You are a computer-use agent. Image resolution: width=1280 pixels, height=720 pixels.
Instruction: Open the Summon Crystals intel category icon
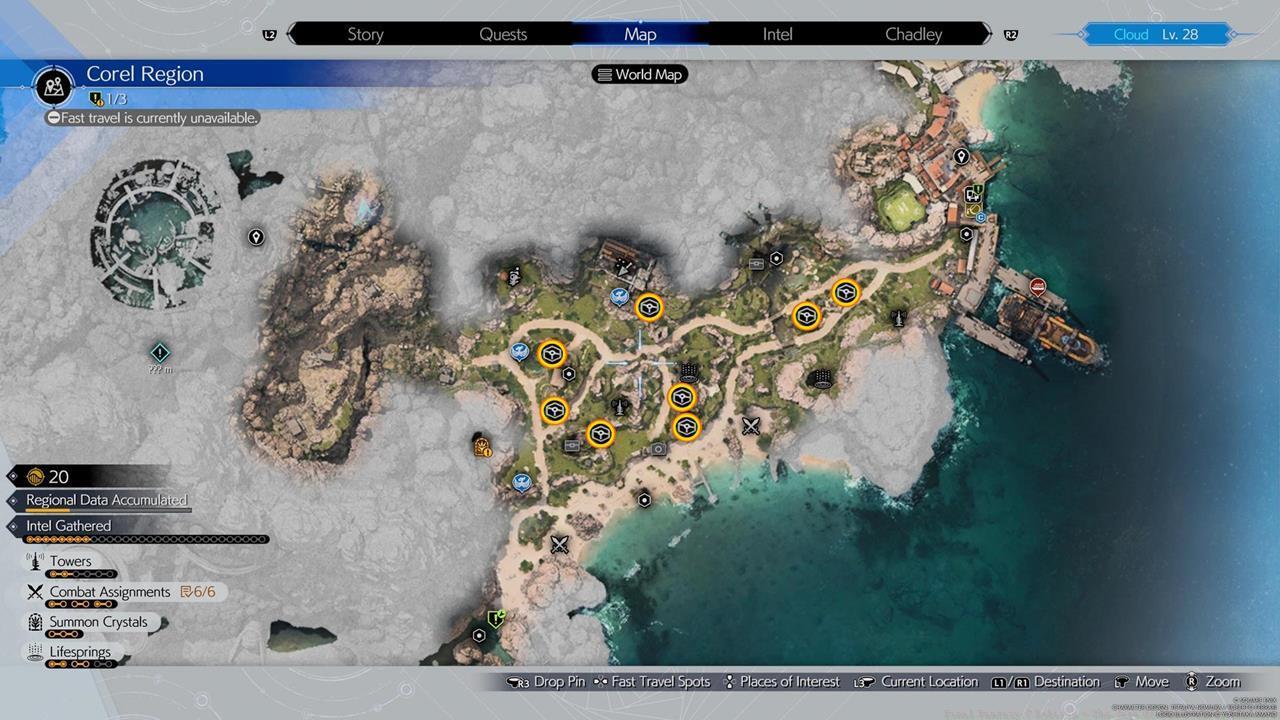coord(35,621)
